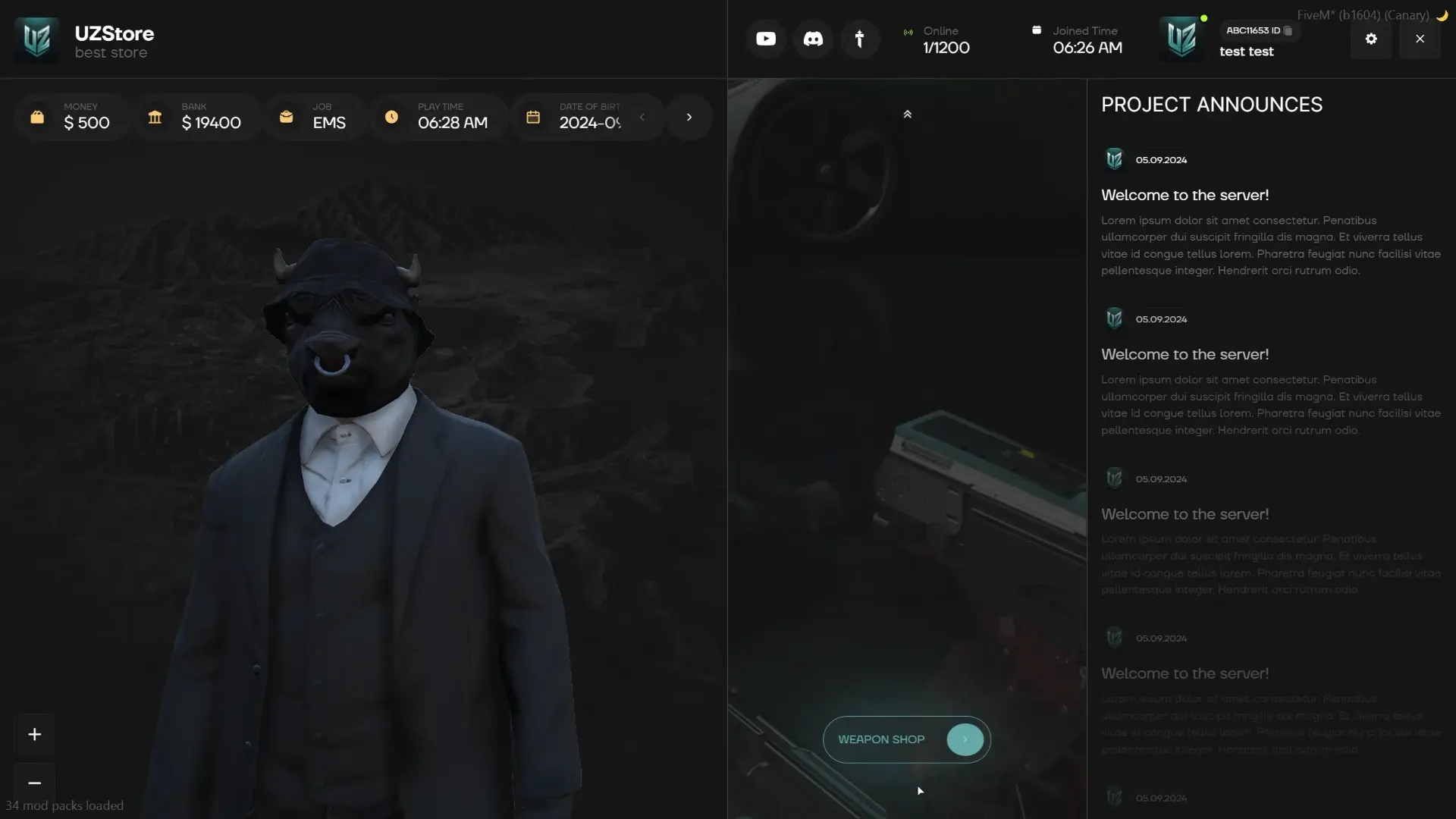
Task: Zoom out on character with minus button
Action: (x=34, y=783)
